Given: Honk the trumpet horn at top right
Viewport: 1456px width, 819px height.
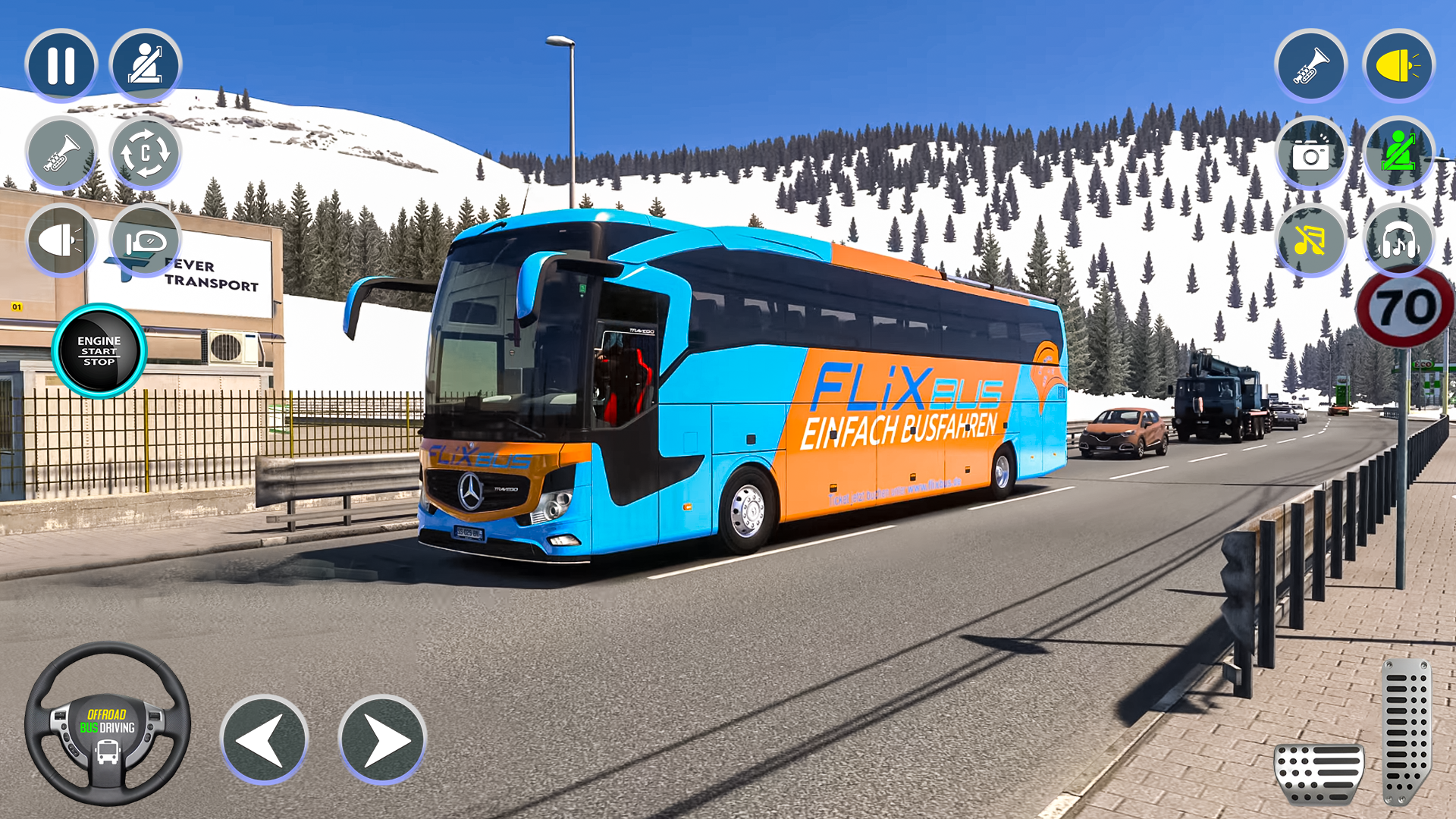Looking at the screenshot, I should 1311,67.
